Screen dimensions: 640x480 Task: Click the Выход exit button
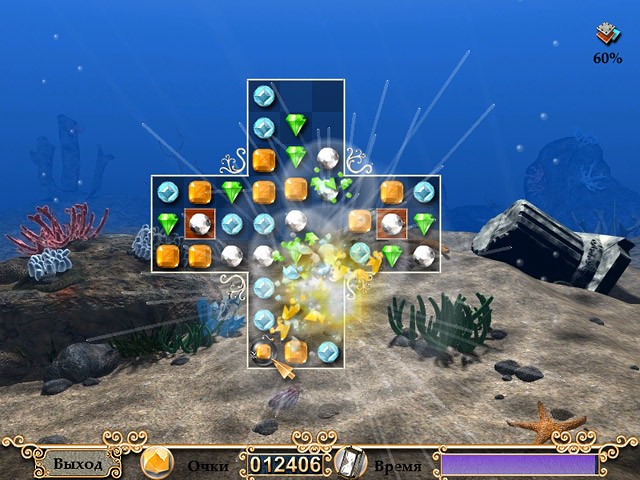pyautogui.click(x=77, y=465)
